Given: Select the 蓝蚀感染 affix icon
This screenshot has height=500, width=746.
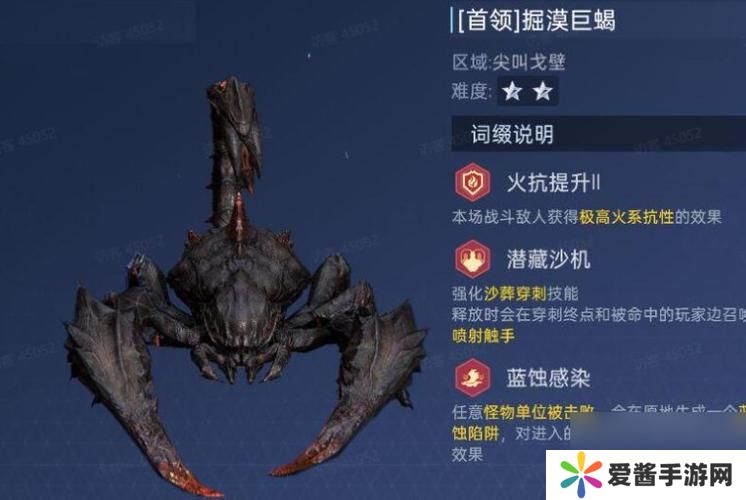Looking at the screenshot, I should pyautogui.click(x=471, y=377).
